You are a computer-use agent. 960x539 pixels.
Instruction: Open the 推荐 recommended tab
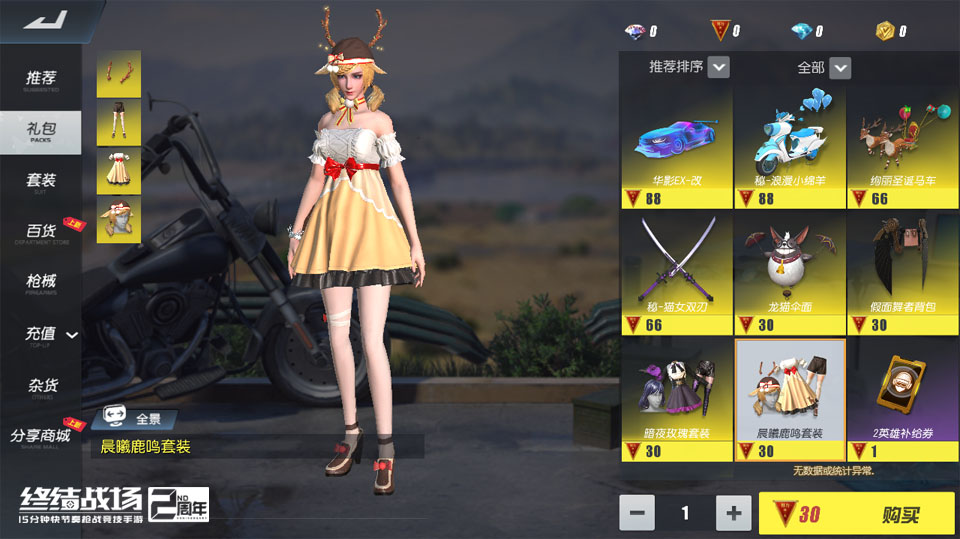pos(41,80)
